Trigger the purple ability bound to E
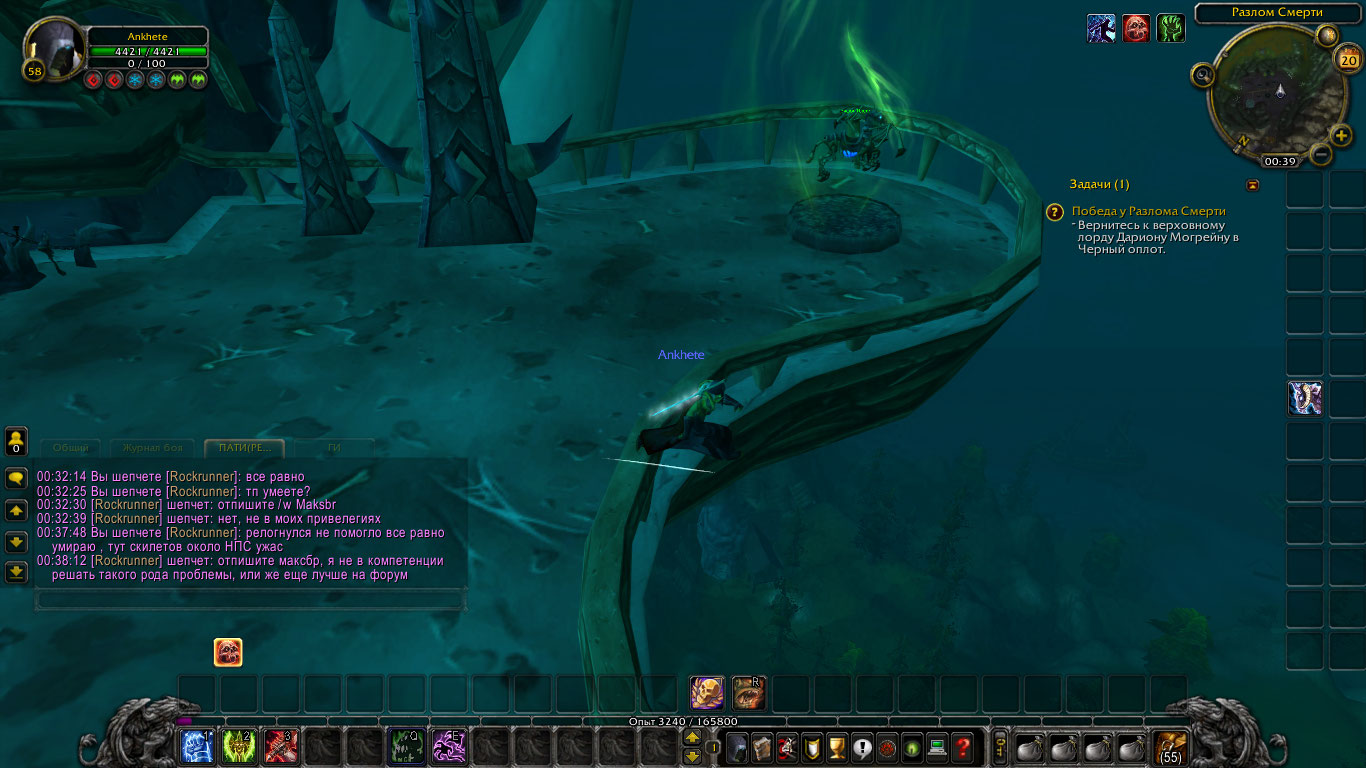The height and width of the screenshot is (768, 1366). pyautogui.click(x=448, y=747)
